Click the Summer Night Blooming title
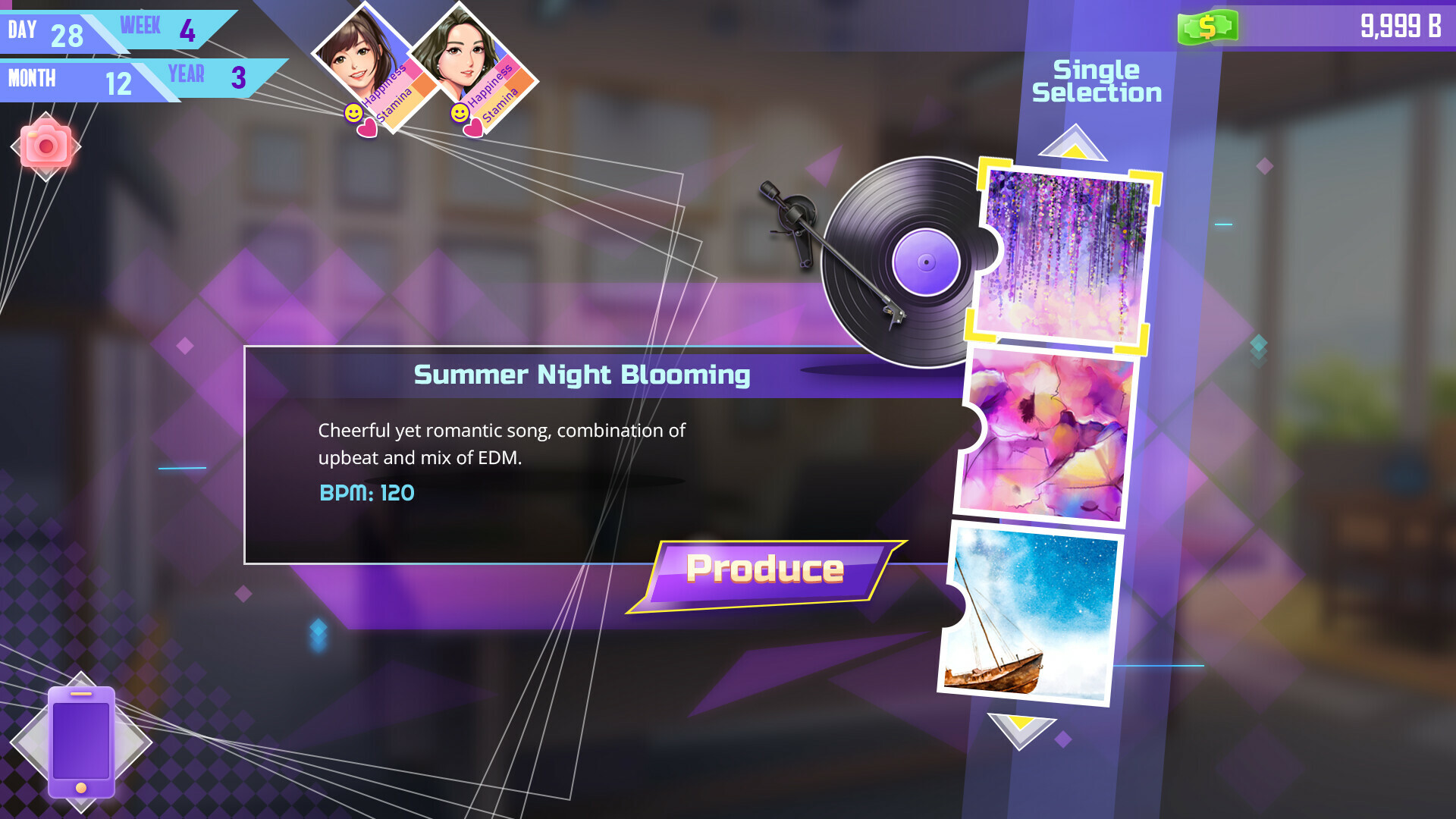The height and width of the screenshot is (819, 1456). click(582, 374)
